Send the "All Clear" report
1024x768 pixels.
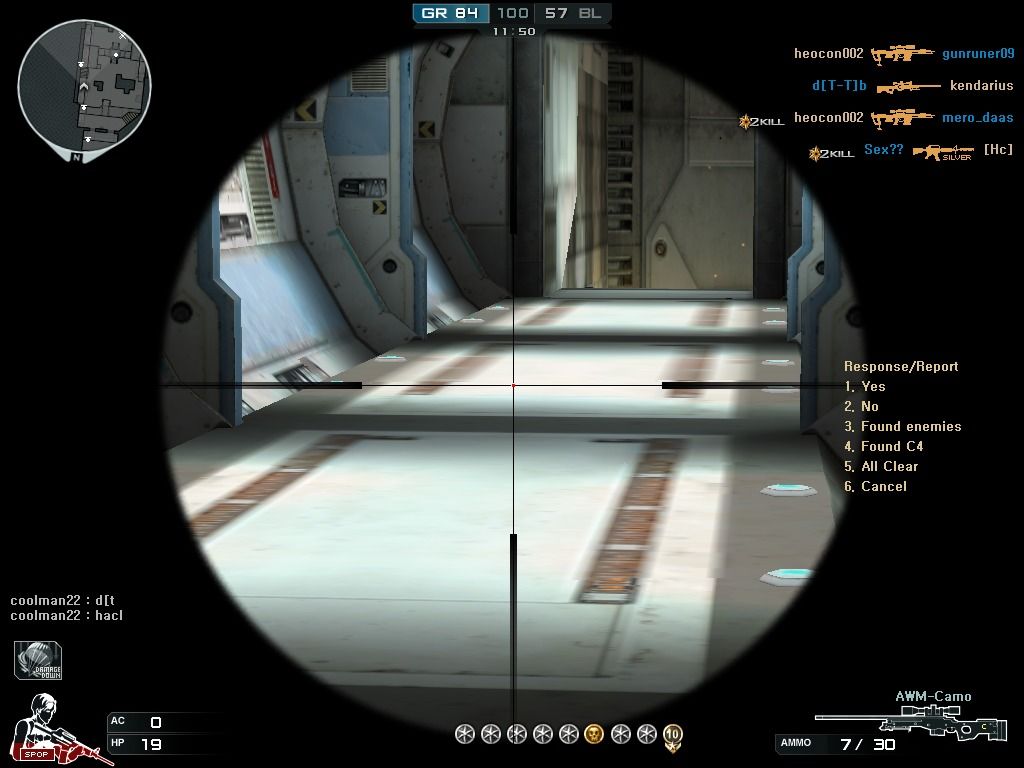pos(881,466)
